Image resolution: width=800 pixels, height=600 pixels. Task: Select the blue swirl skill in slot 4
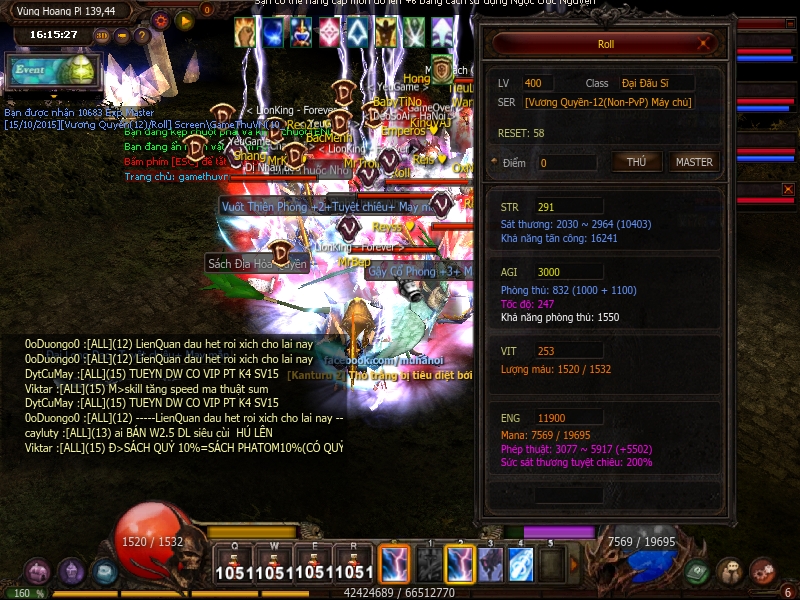click(521, 565)
